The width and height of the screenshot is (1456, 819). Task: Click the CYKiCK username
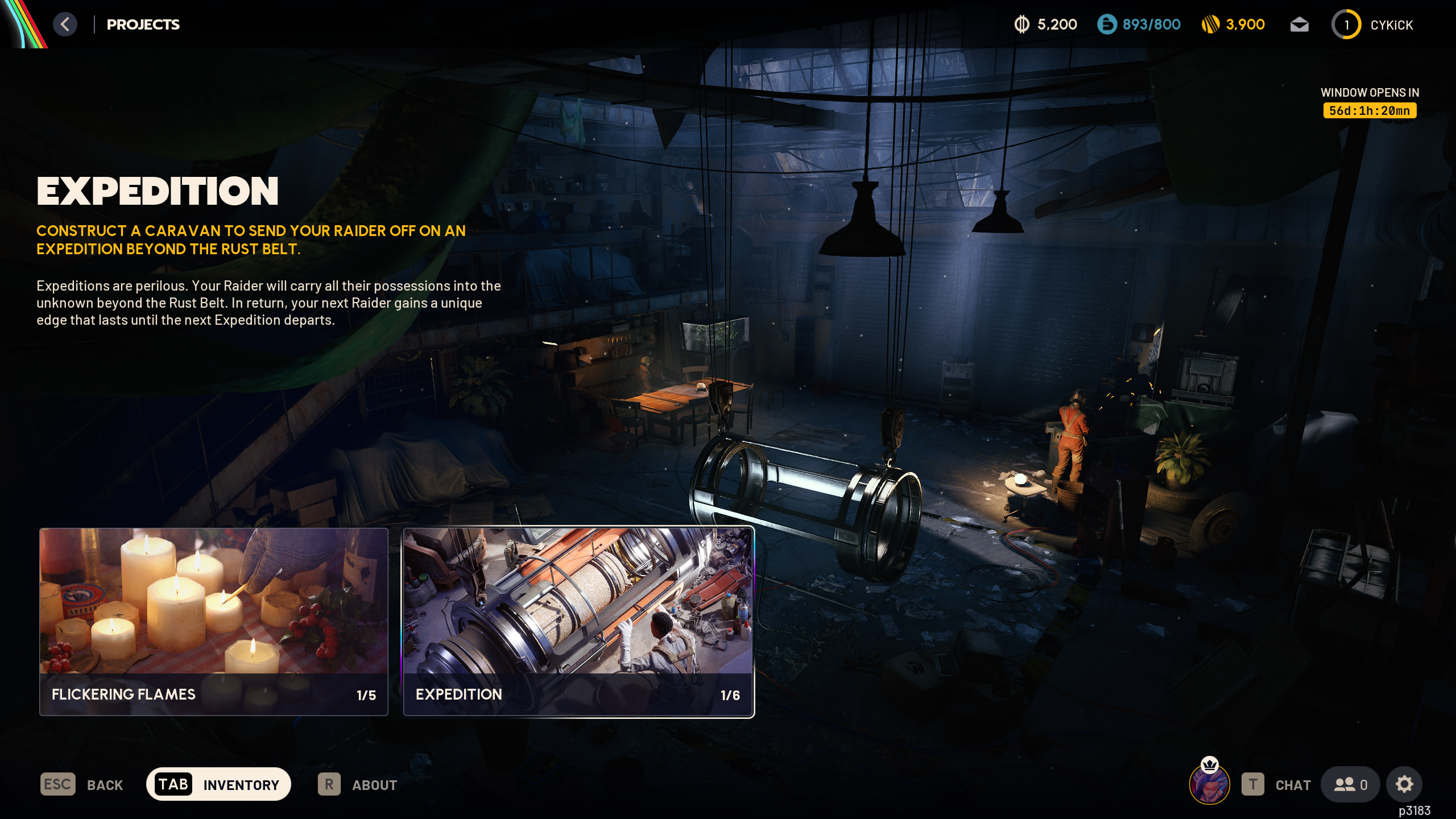coord(1391,26)
